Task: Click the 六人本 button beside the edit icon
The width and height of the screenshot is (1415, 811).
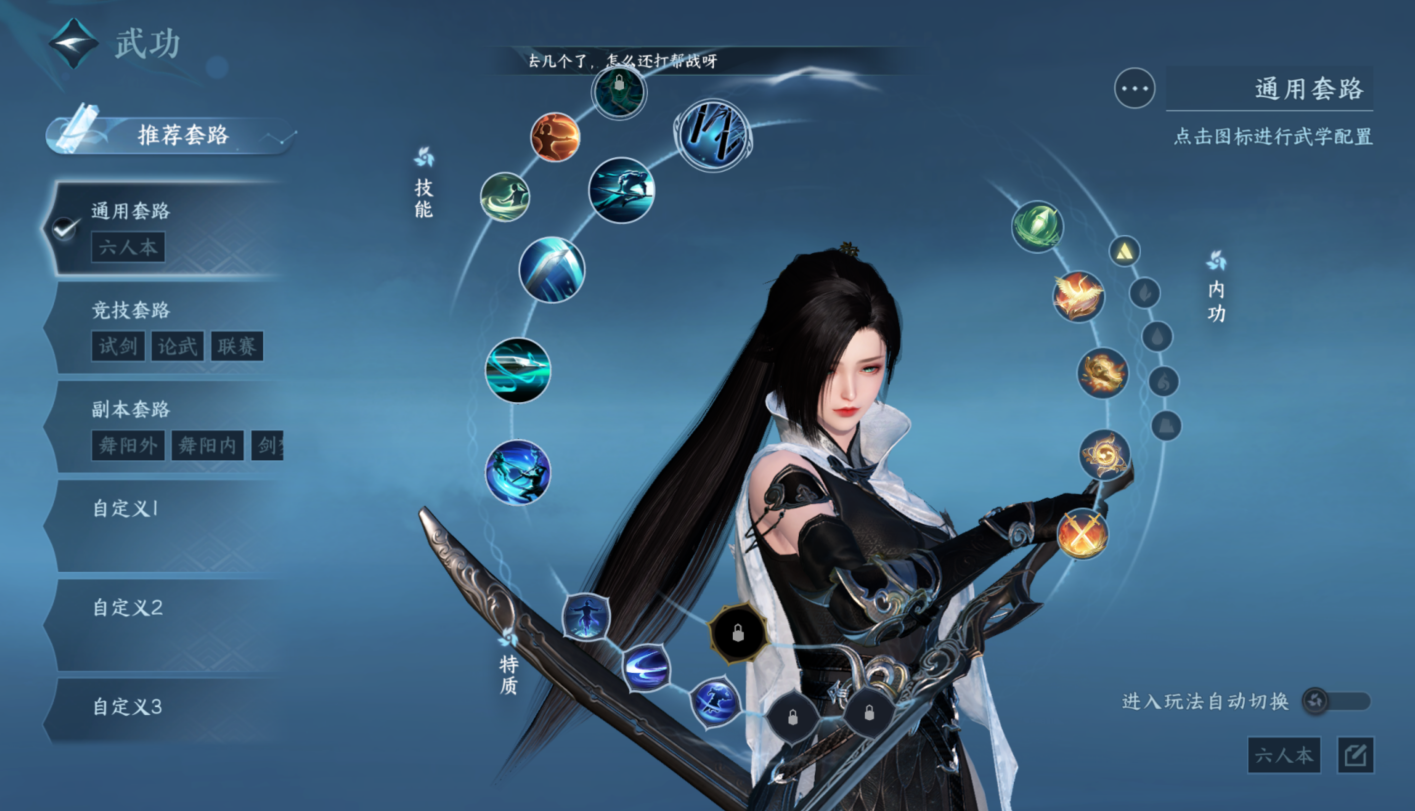Action: [1284, 755]
